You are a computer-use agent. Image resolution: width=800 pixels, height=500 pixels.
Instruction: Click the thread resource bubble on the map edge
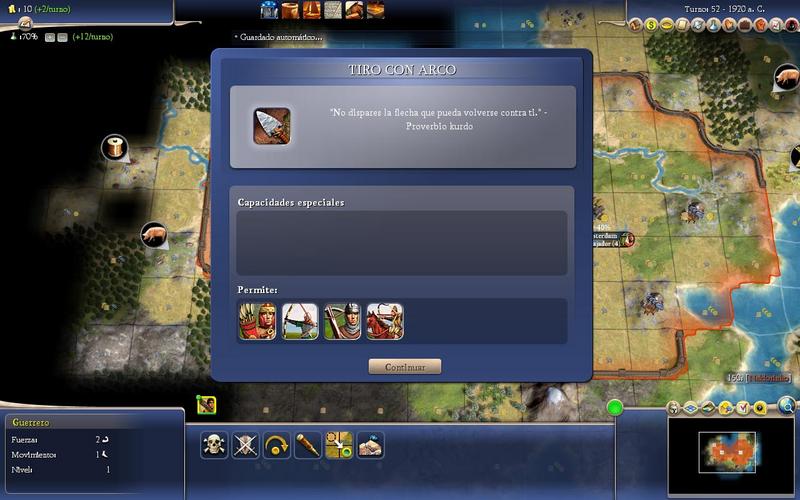pyautogui.click(x=113, y=148)
